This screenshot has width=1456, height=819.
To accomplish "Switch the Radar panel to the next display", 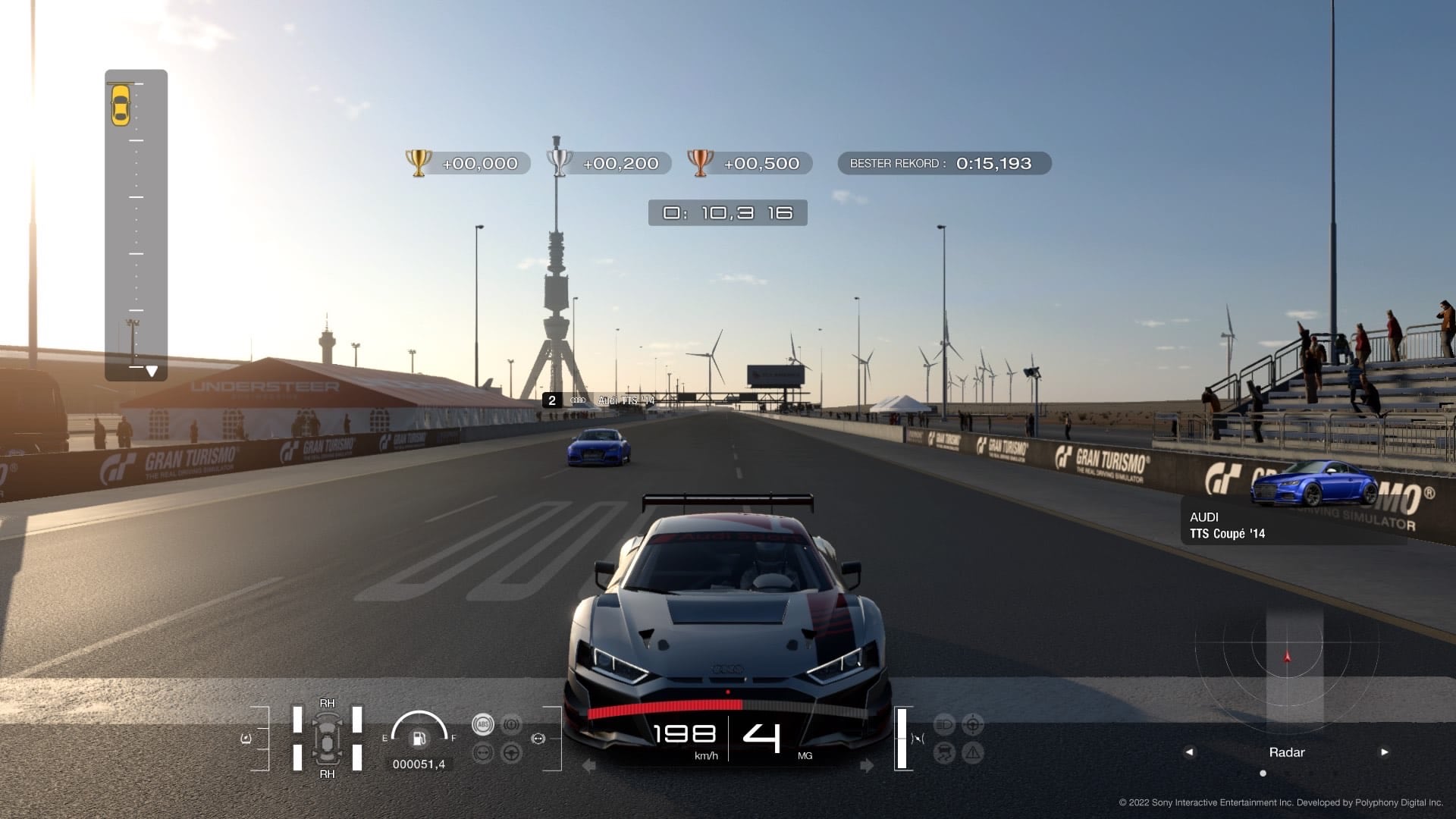I will (1385, 752).
